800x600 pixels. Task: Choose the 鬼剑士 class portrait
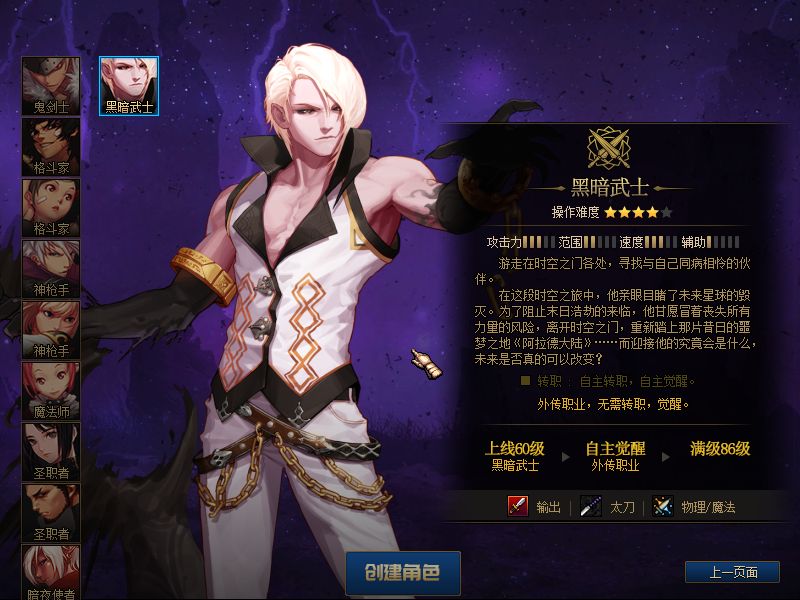pyautogui.click(x=51, y=86)
